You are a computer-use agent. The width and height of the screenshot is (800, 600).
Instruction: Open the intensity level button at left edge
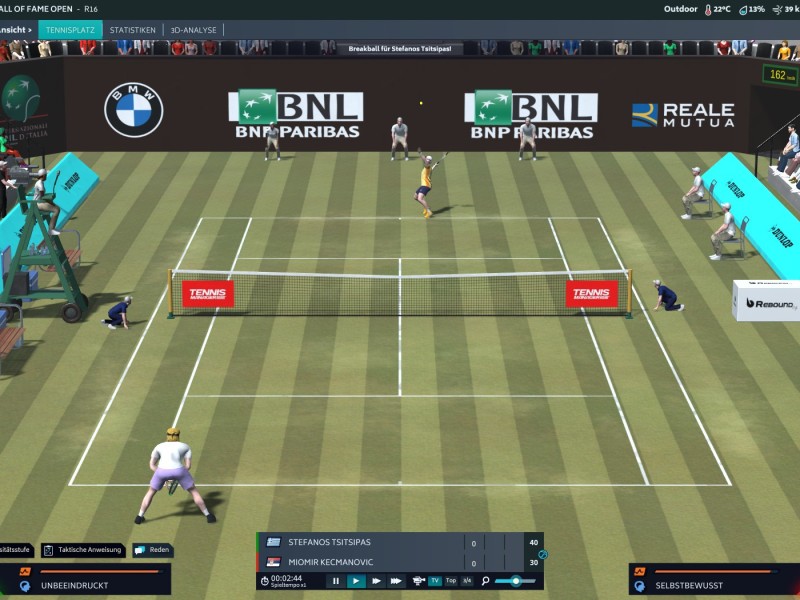16,550
